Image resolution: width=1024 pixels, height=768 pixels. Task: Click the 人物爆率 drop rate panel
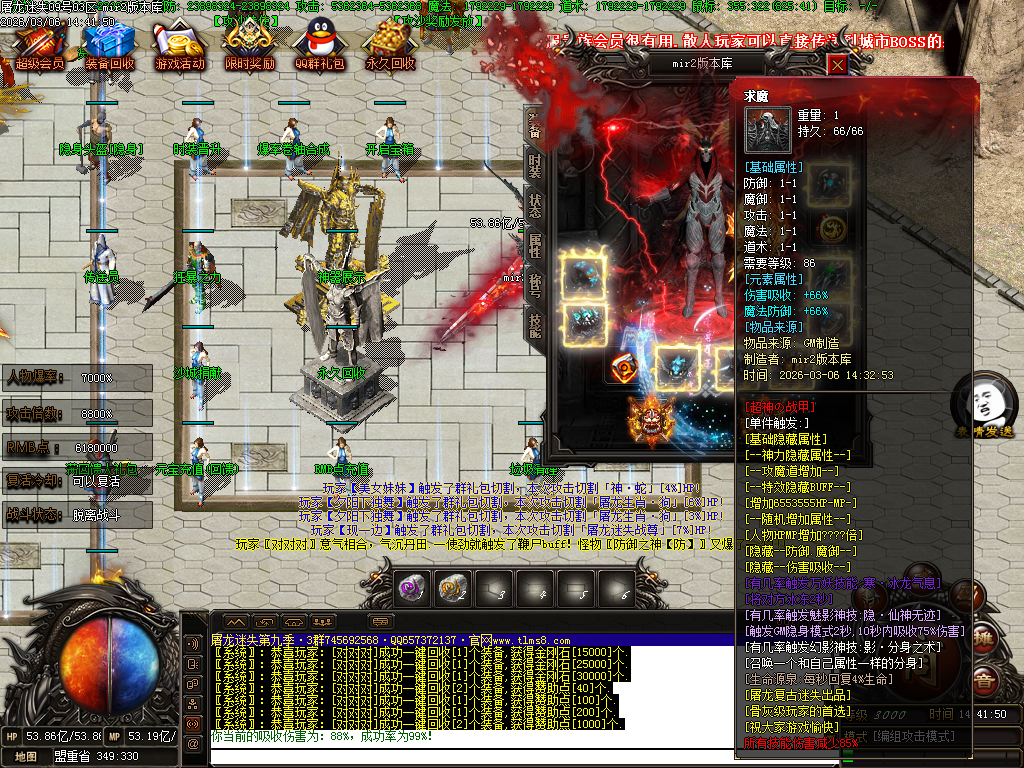click(77, 378)
